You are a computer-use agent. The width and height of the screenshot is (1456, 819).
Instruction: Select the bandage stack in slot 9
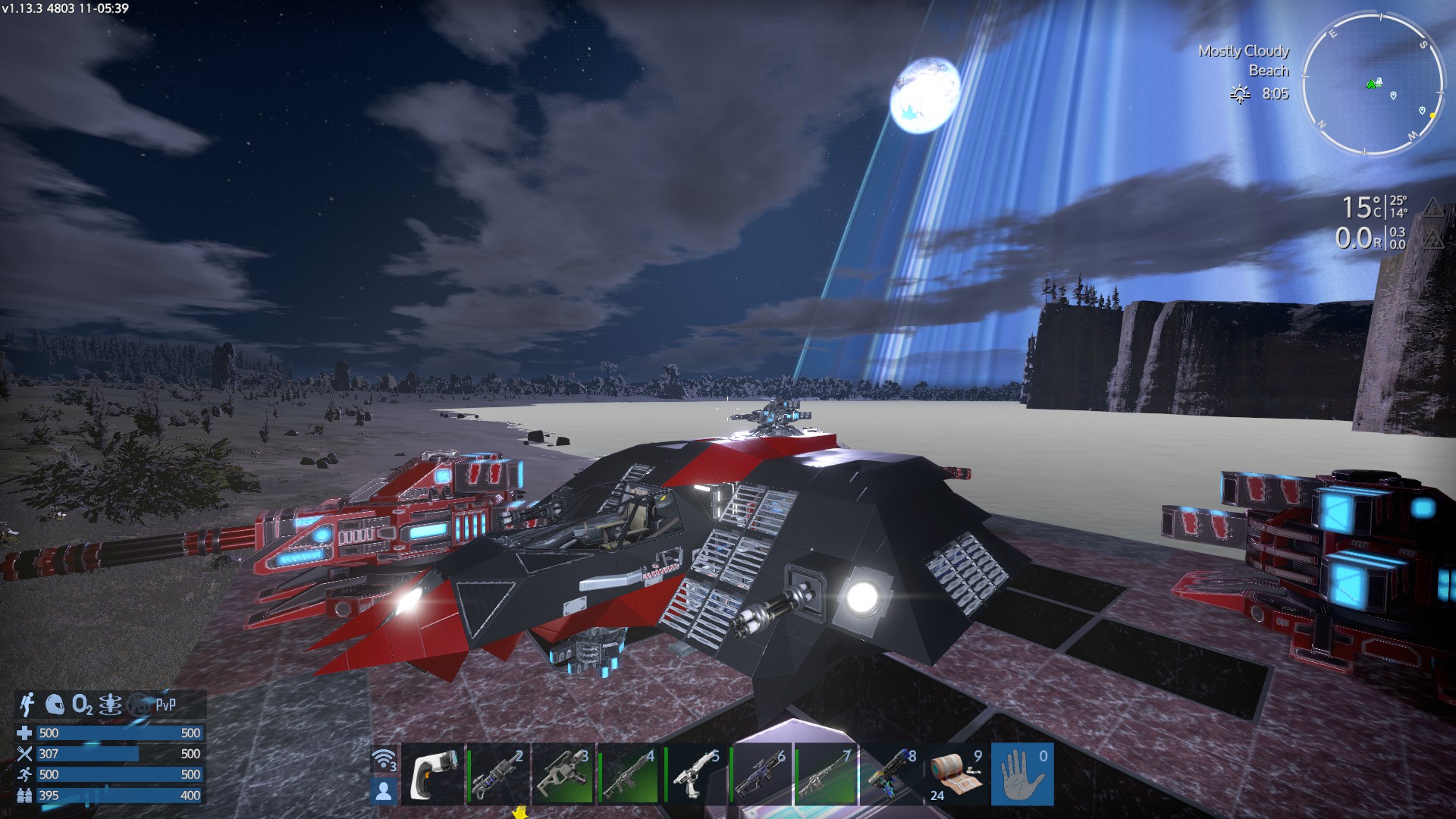click(957, 774)
